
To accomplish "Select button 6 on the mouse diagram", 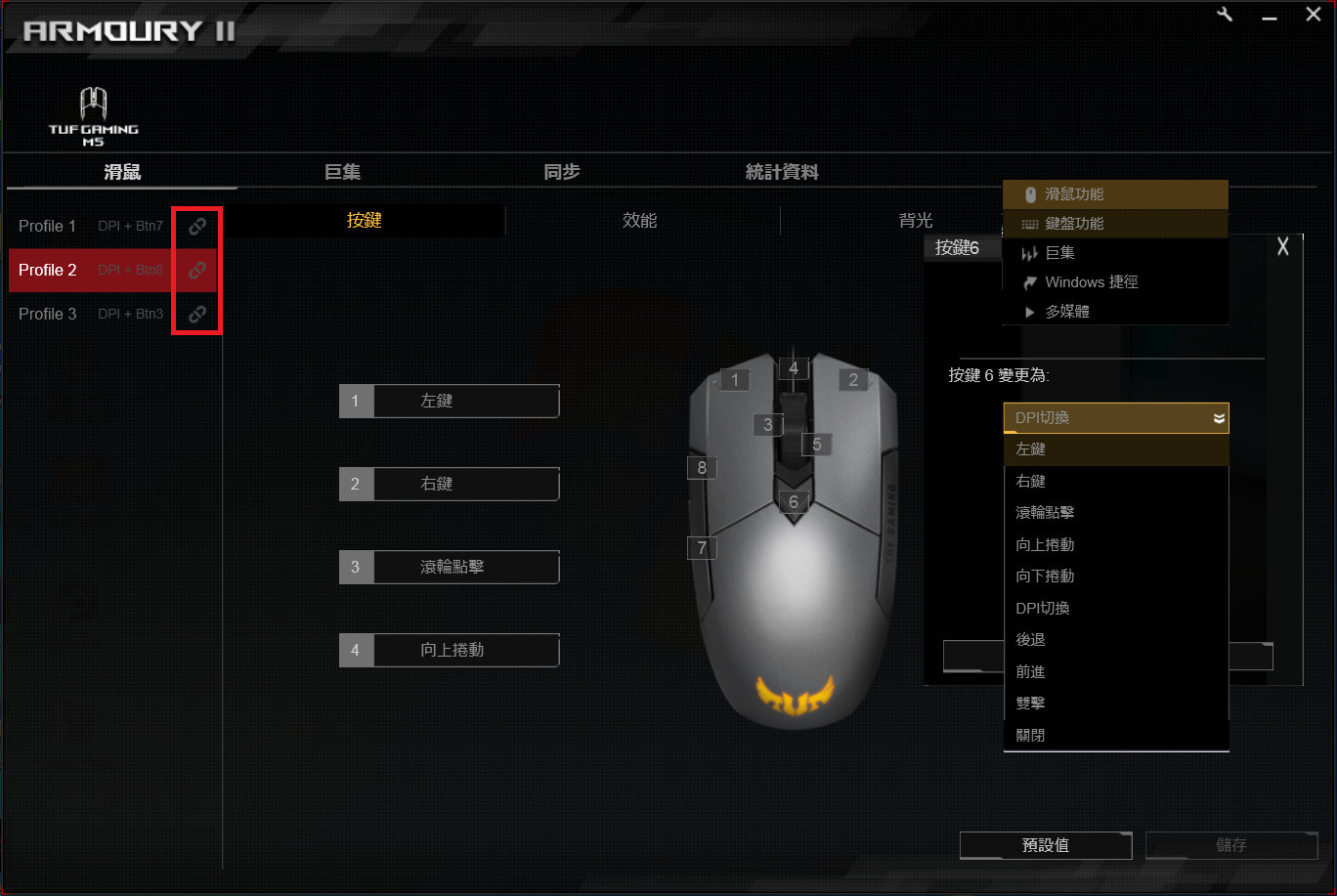I will [794, 501].
